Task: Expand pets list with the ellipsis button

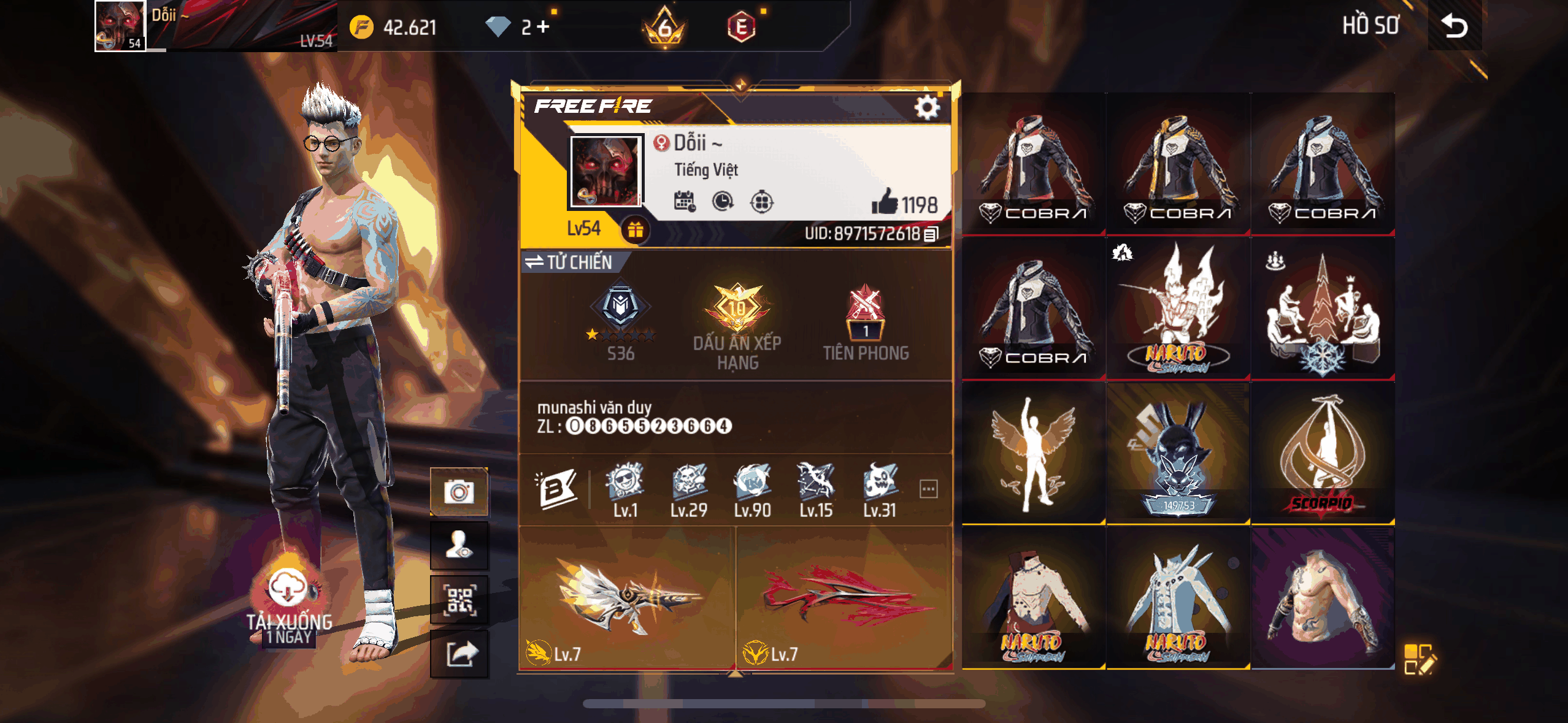Action: coord(928,489)
